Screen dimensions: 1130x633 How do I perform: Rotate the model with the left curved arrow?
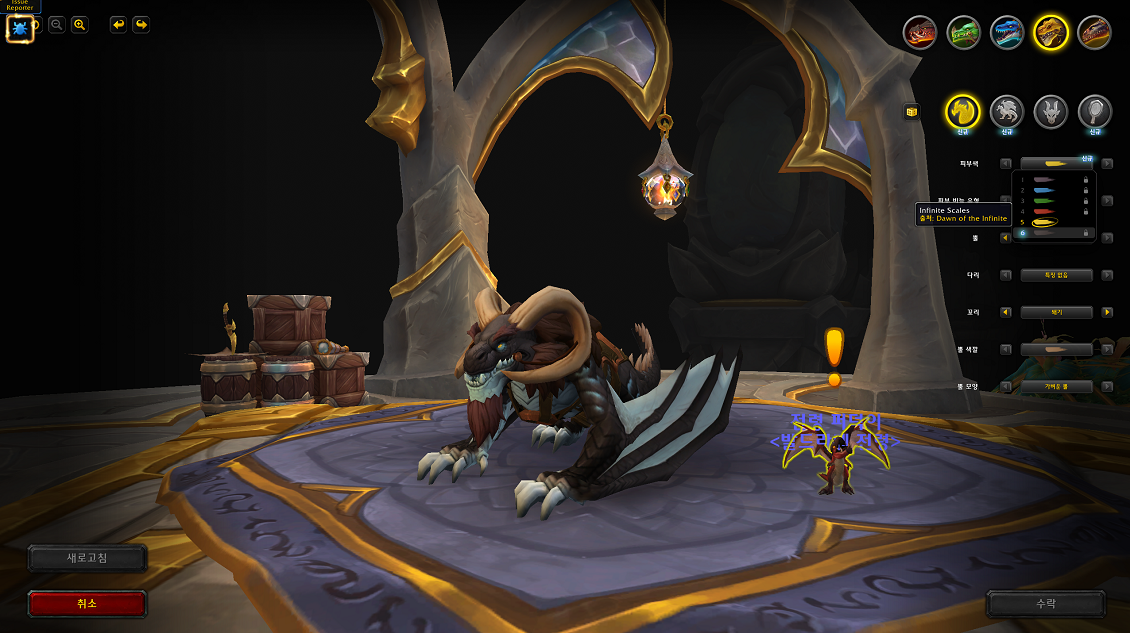118,25
